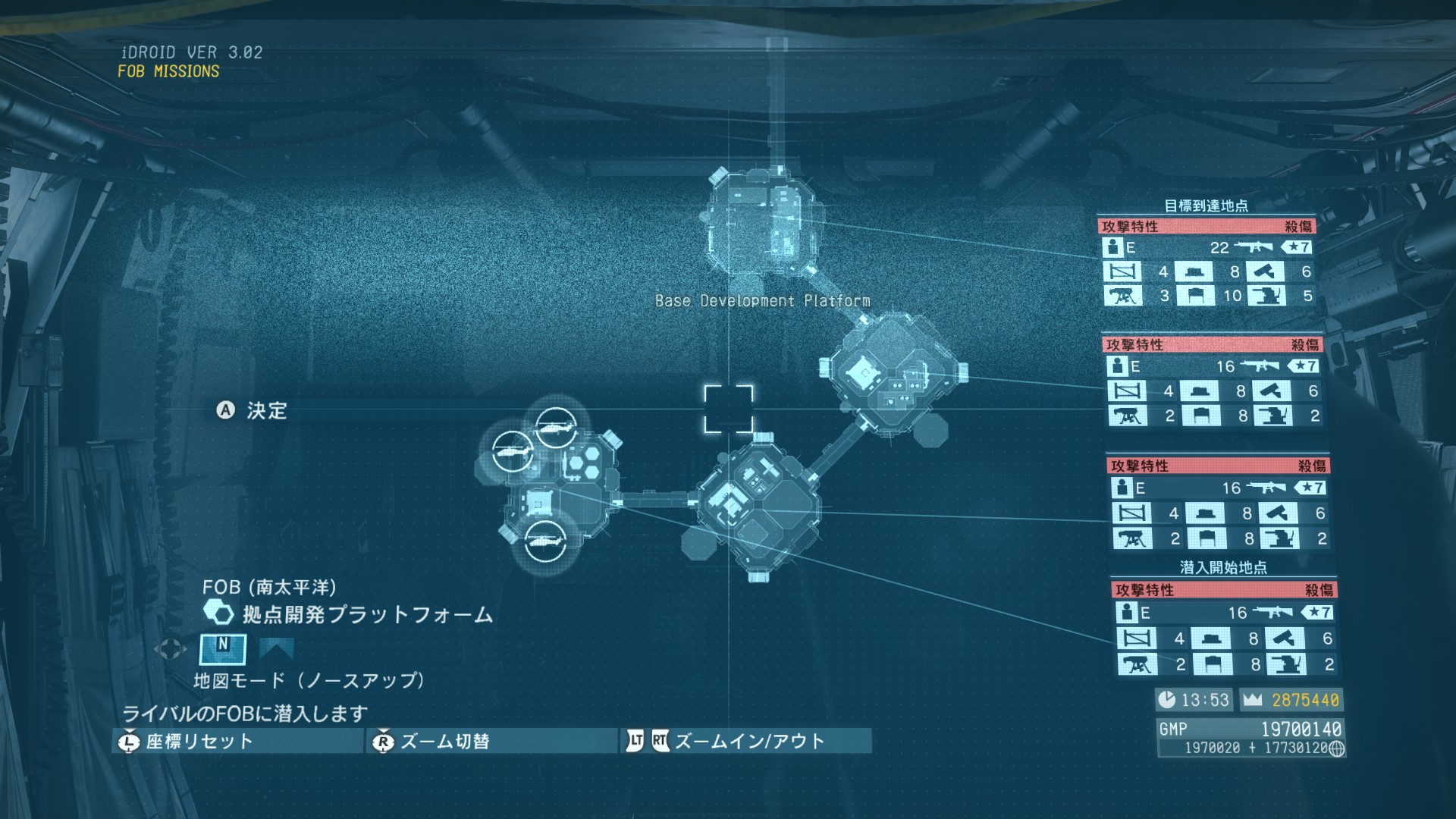Viewport: 1456px width, 819px height.
Task: Click the Base Development Platform map label
Action: point(762,301)
